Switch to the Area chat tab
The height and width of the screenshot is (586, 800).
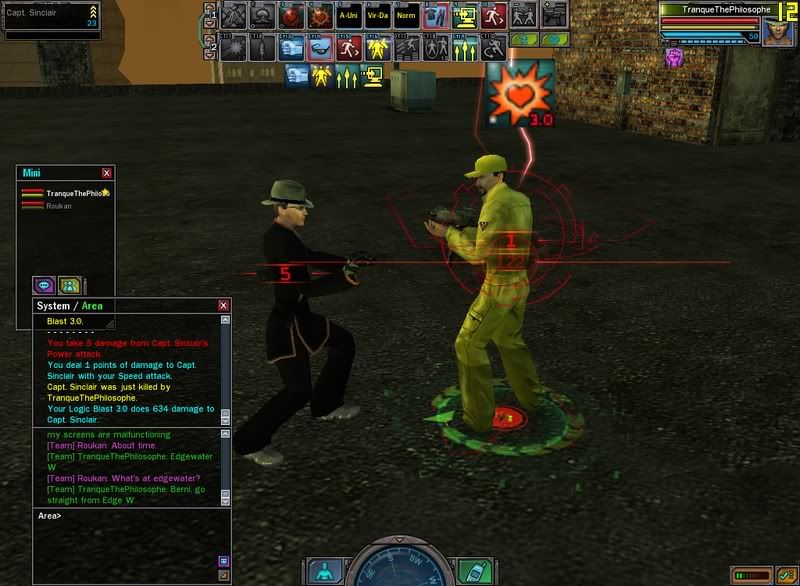(x=92, y=305)
